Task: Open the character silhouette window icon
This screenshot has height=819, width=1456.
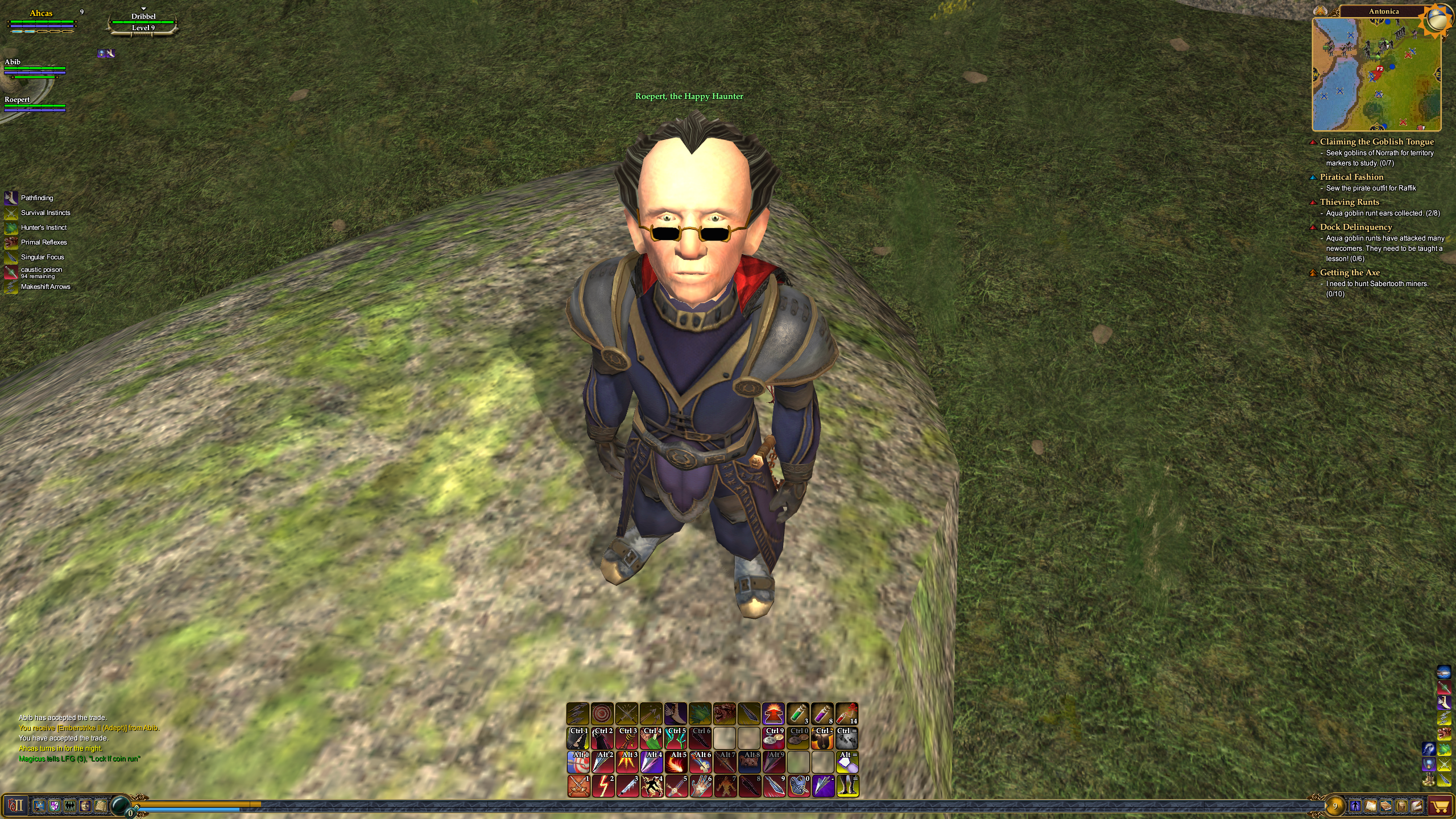Action: point(1355,806)
